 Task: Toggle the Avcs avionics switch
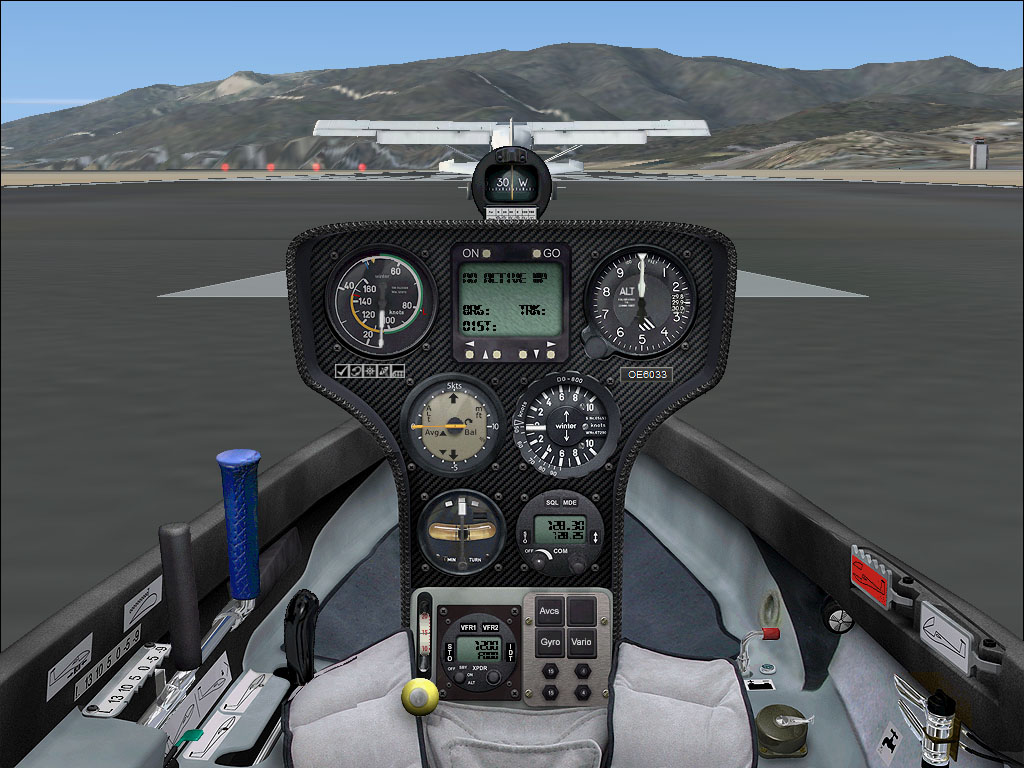pyautogui.click(x=549, y=610)
